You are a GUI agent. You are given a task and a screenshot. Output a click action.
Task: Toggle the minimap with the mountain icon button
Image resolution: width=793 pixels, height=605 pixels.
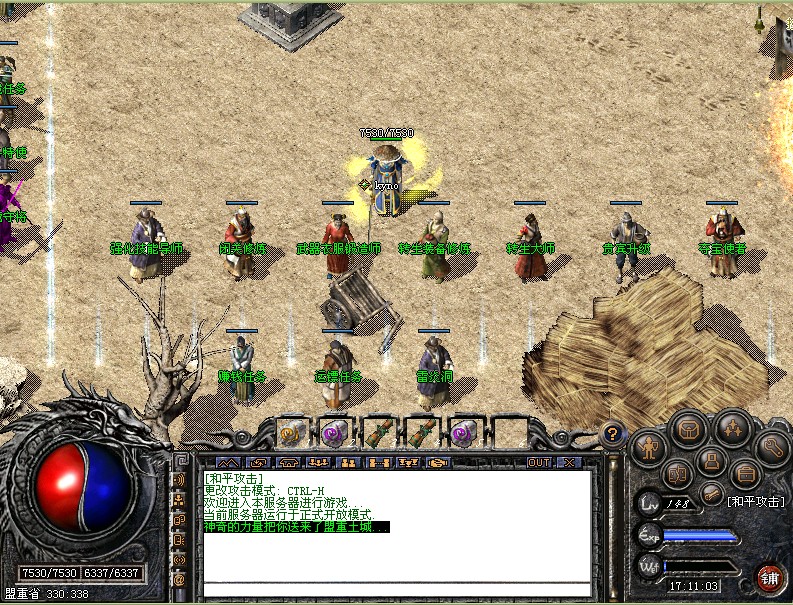[x=229, y=462]
